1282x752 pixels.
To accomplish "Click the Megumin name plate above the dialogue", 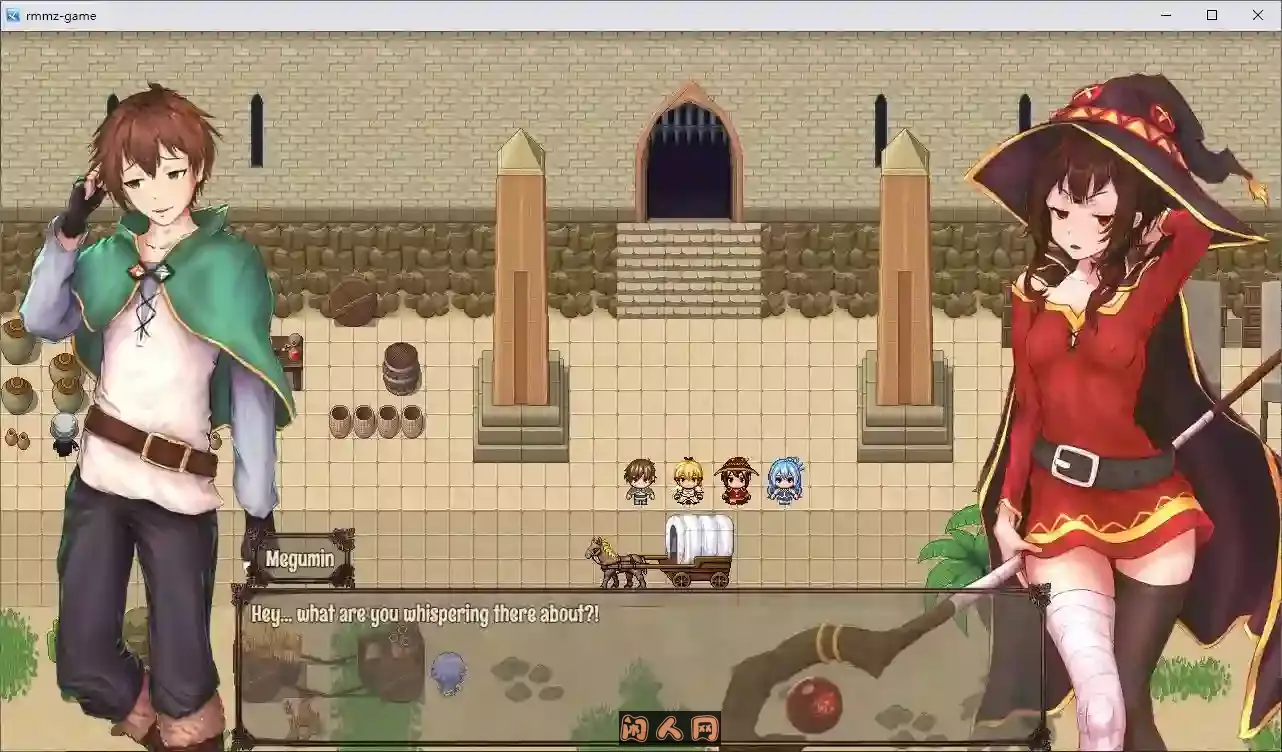I will tap(301, 560).
